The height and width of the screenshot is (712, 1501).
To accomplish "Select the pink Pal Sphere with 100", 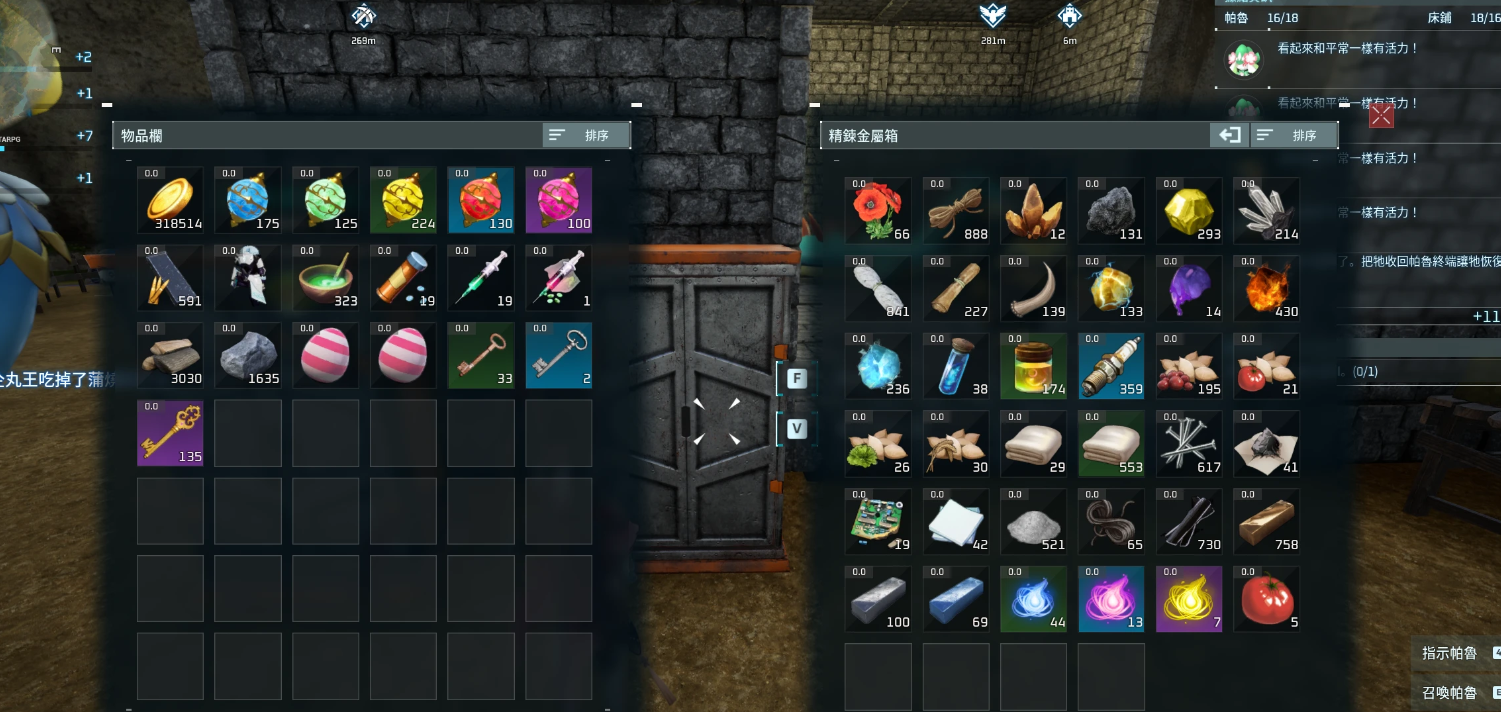I will (559, 200).
